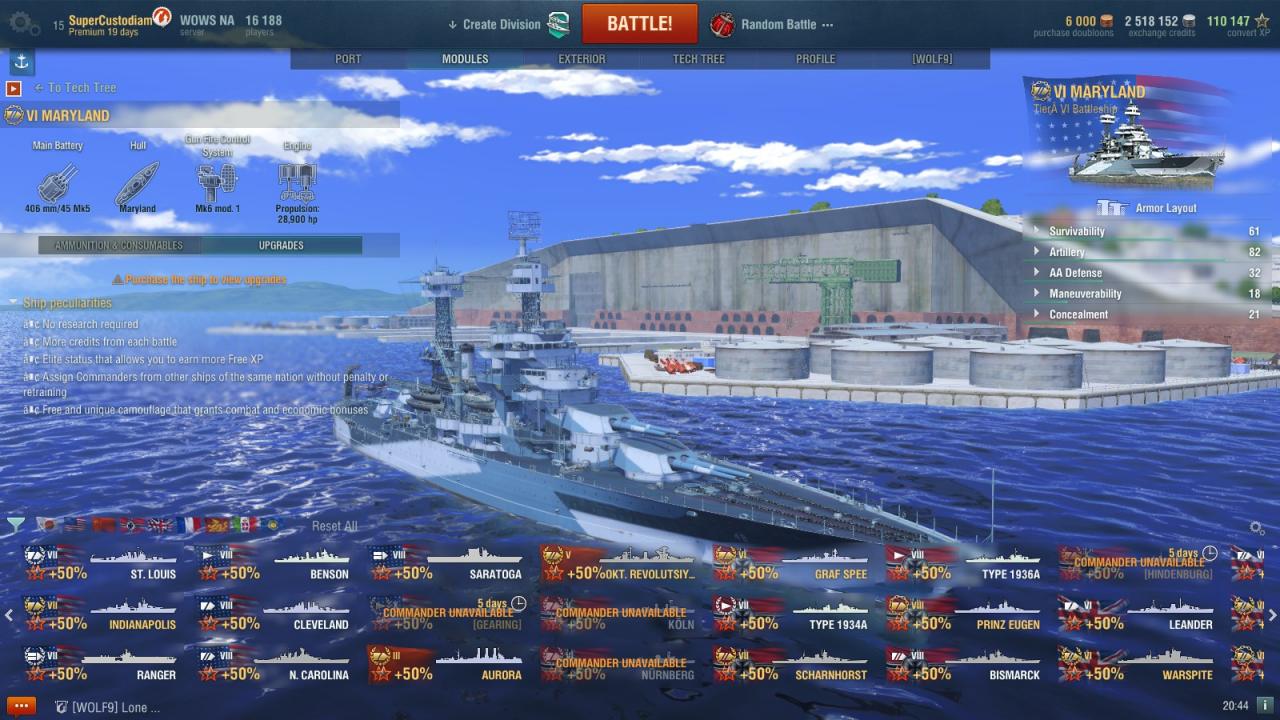This screenshot has width=1280, height=720.
Task: Expand the Survivability stat row
Action: click(x=1076, y=231)
